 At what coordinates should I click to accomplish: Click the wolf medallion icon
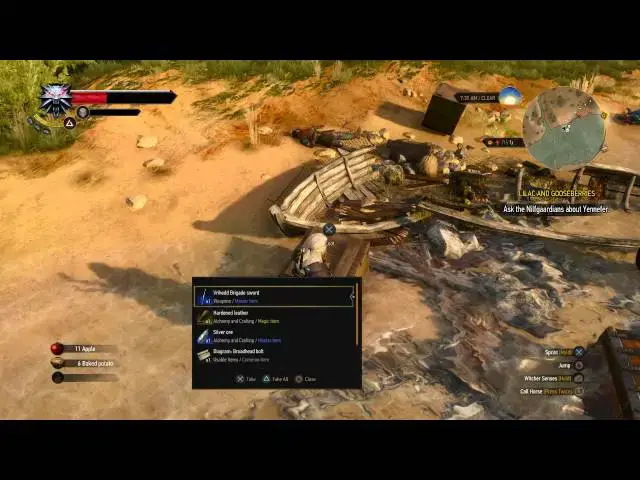[55, 100]
